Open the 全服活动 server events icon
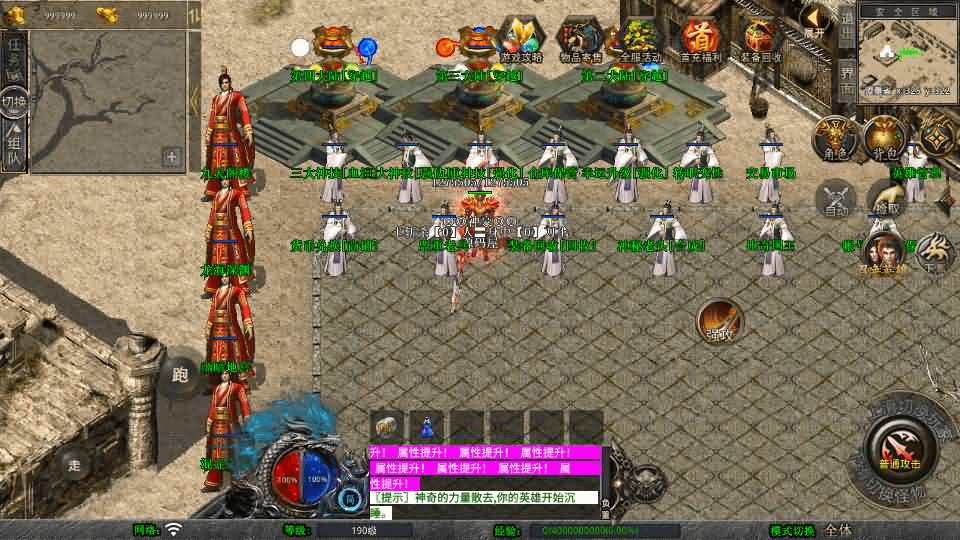Viewport: 960px width, 540px height. [x=639, y=38]
